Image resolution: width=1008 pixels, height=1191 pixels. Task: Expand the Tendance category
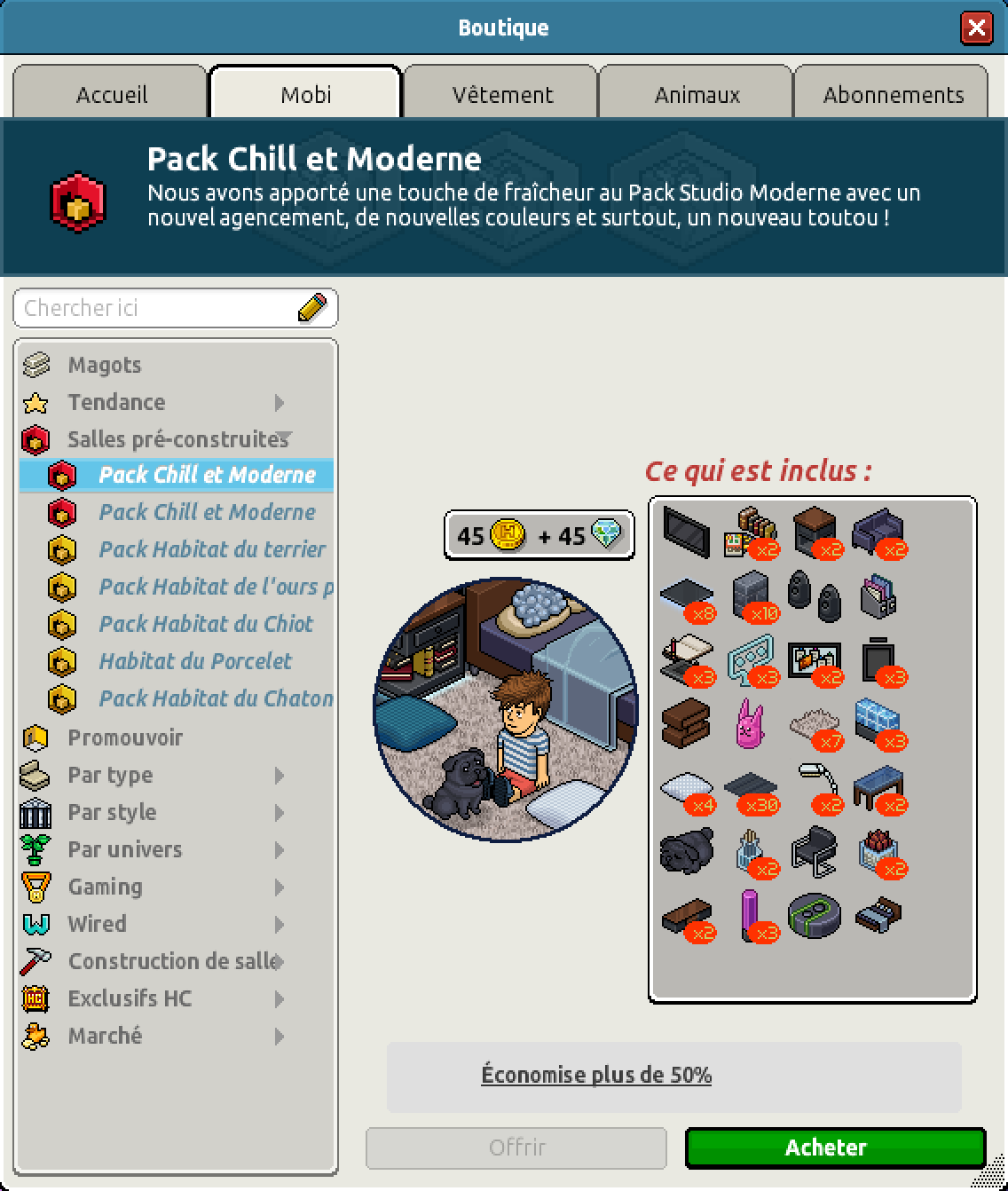pyautogui.click(x=116, y=402)
